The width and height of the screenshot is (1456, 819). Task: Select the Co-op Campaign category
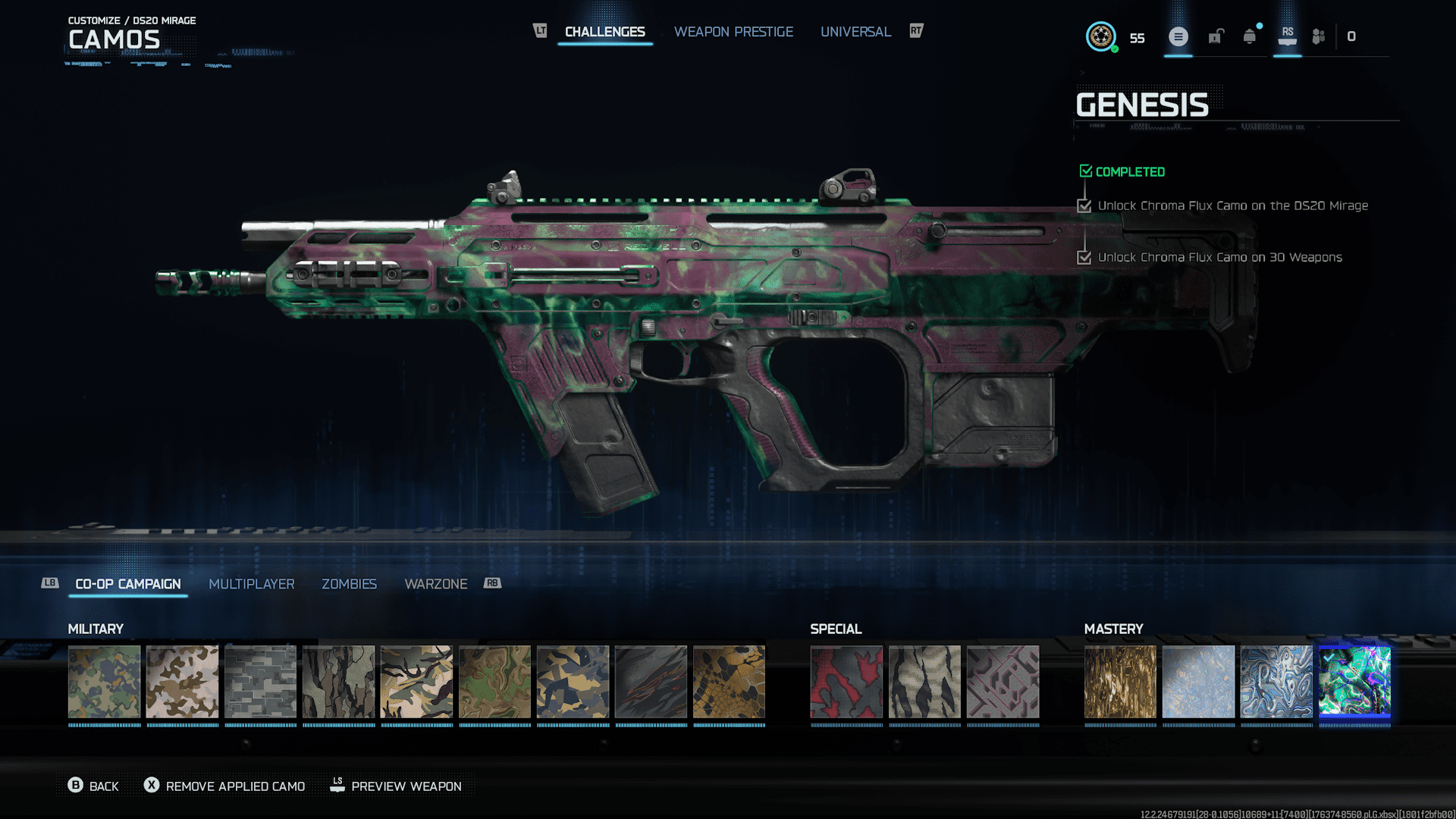tap(128, 584)
